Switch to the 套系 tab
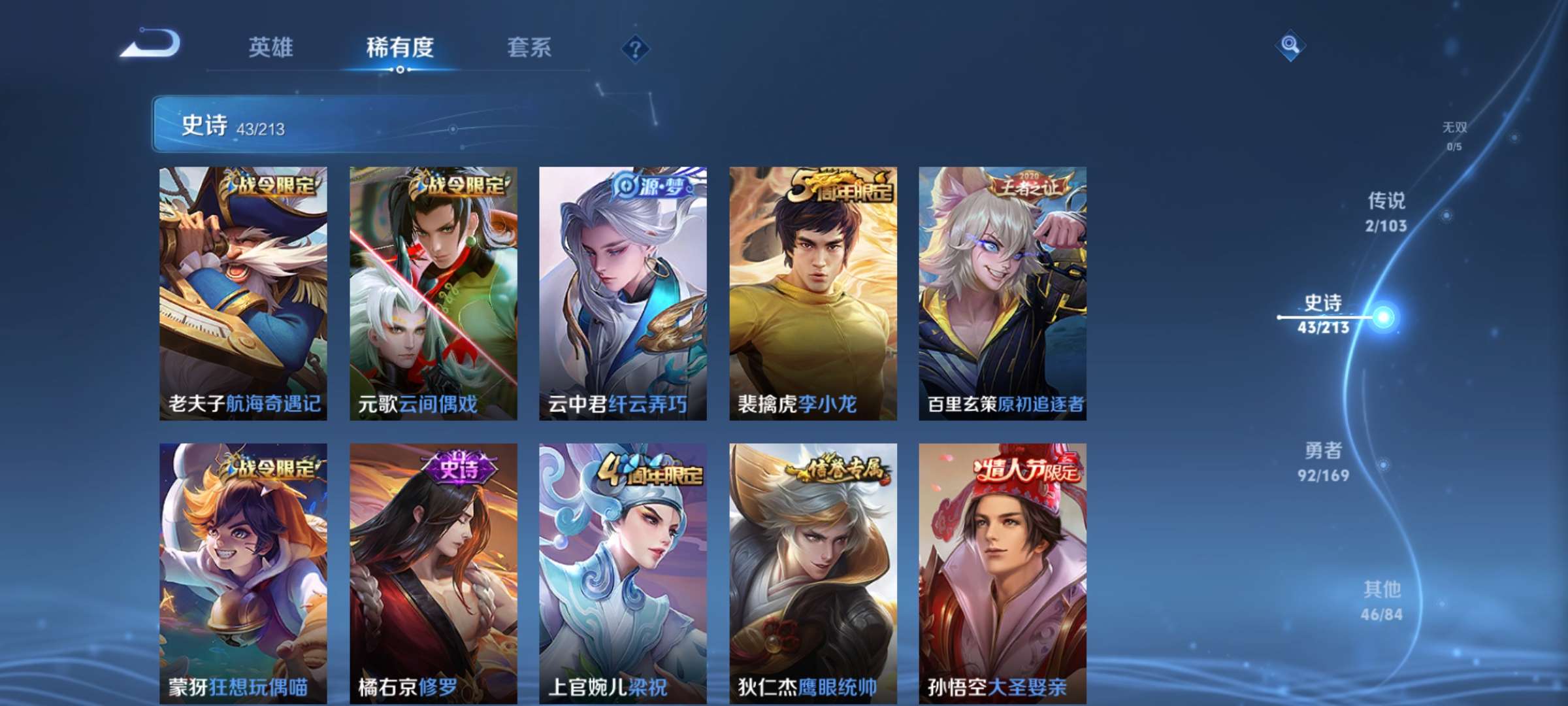Image resolution: width=1568 pixels, height=706 pixels. 529,48
